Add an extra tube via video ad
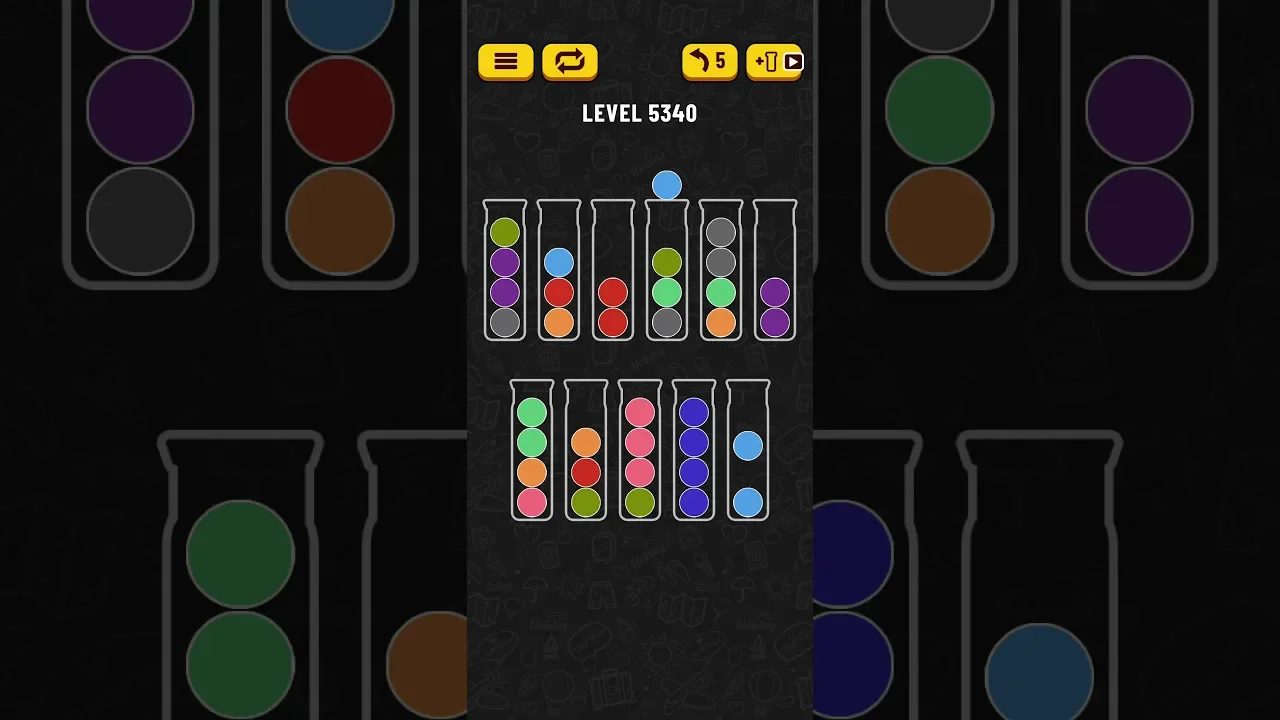This screenshot has width=1280, height=720. [x=774, y=62]
